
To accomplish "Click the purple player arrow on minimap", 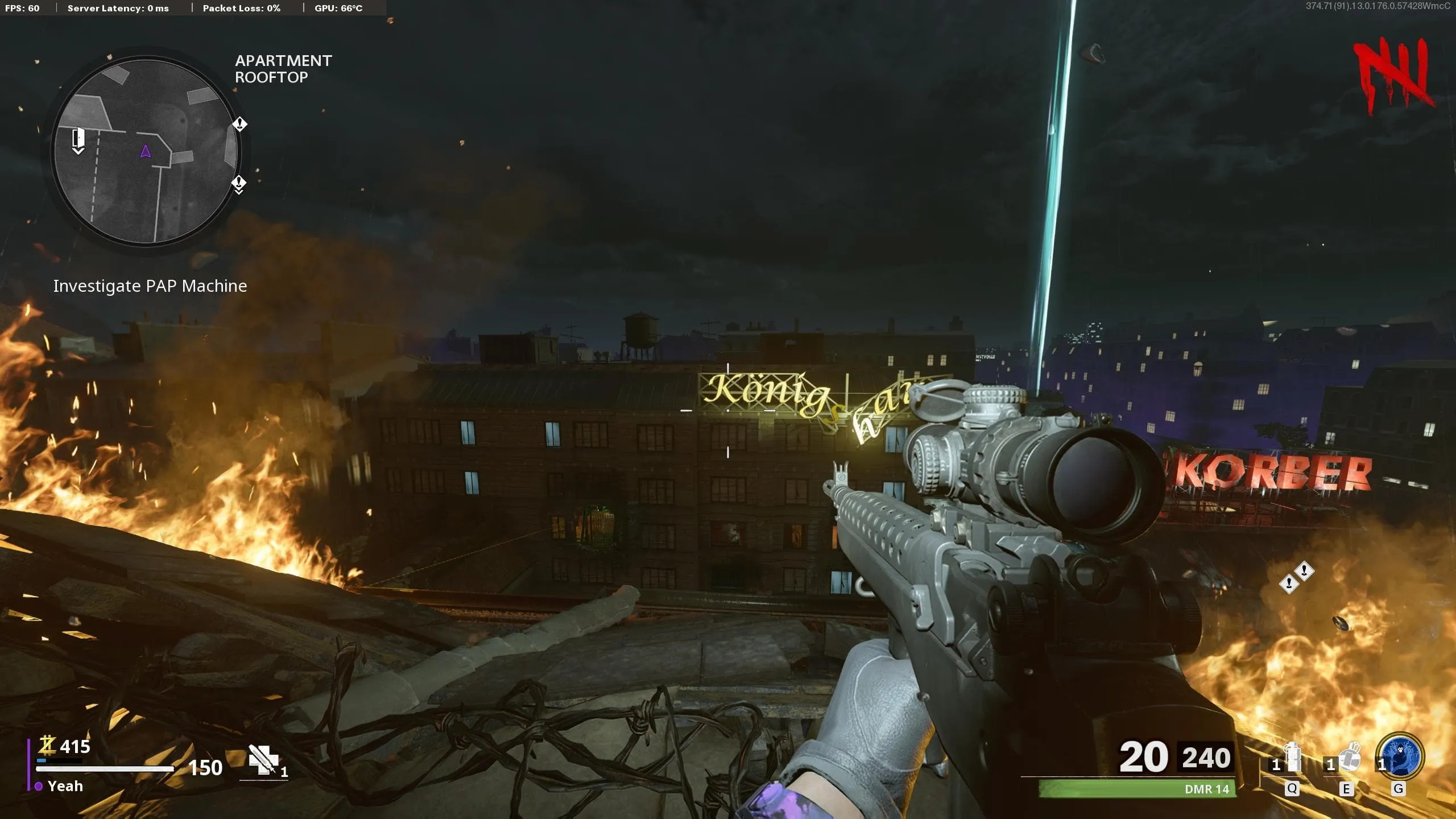I will [146, 151].
